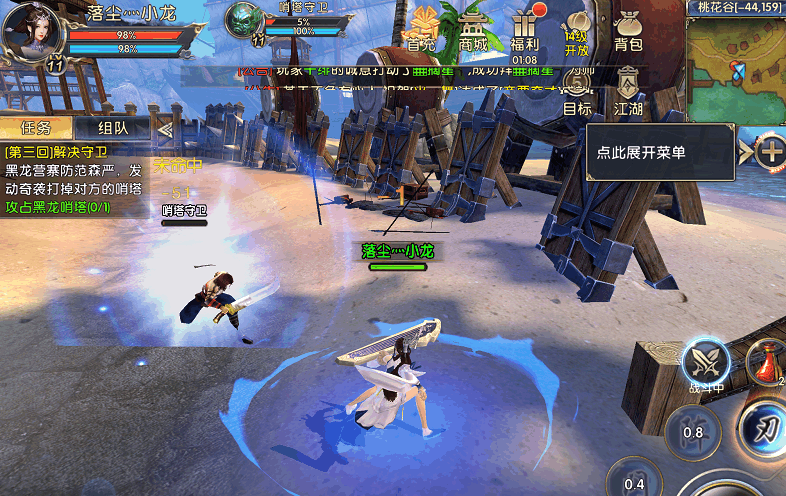The image size is (786, 496).
Task: Open the 首充 first-recharge gift icon
Action: tap(424, 28)
